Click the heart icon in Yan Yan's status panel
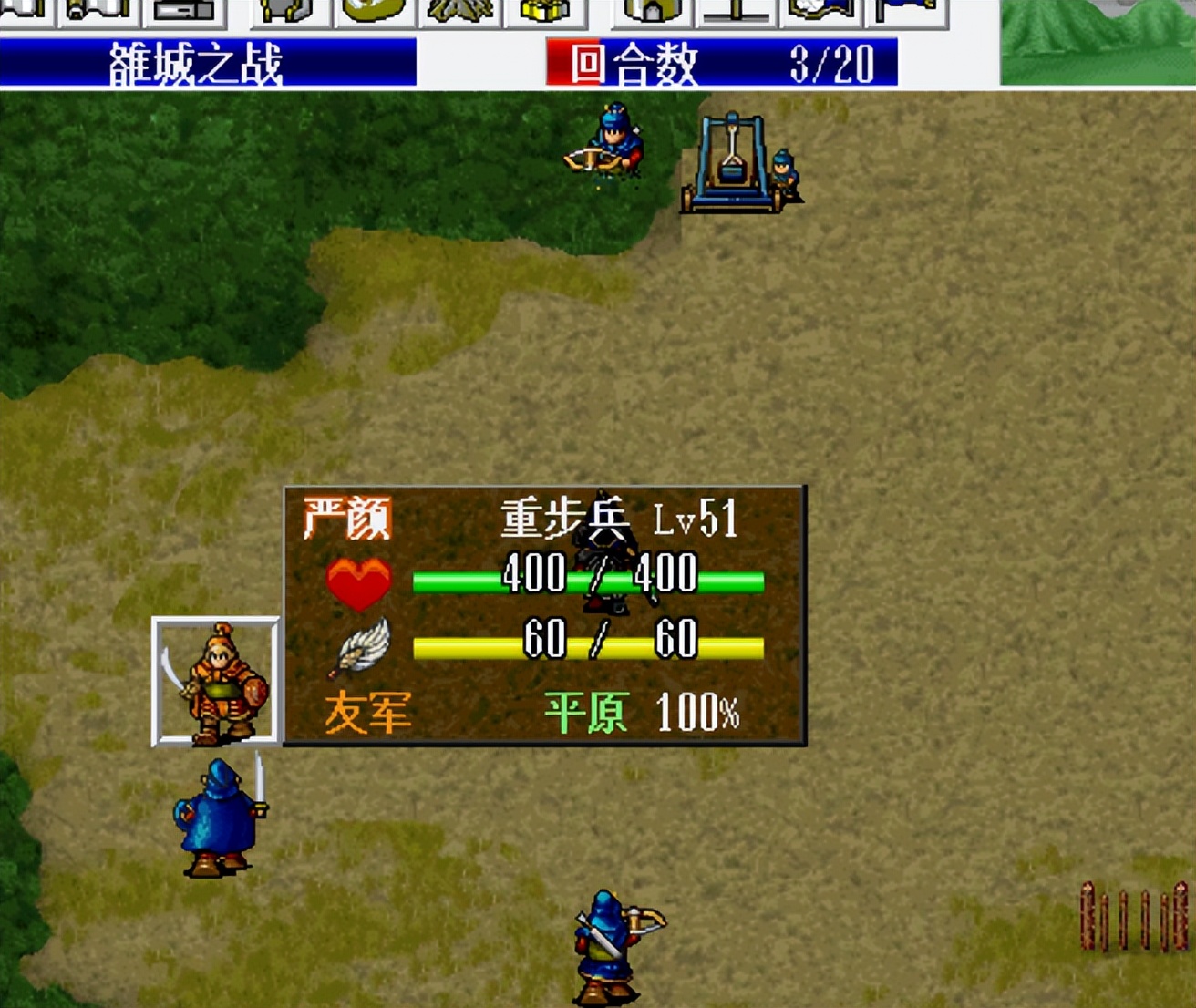Image resolution: width=1196 pixels, height=1008 pixels. [x=359, y=580]
